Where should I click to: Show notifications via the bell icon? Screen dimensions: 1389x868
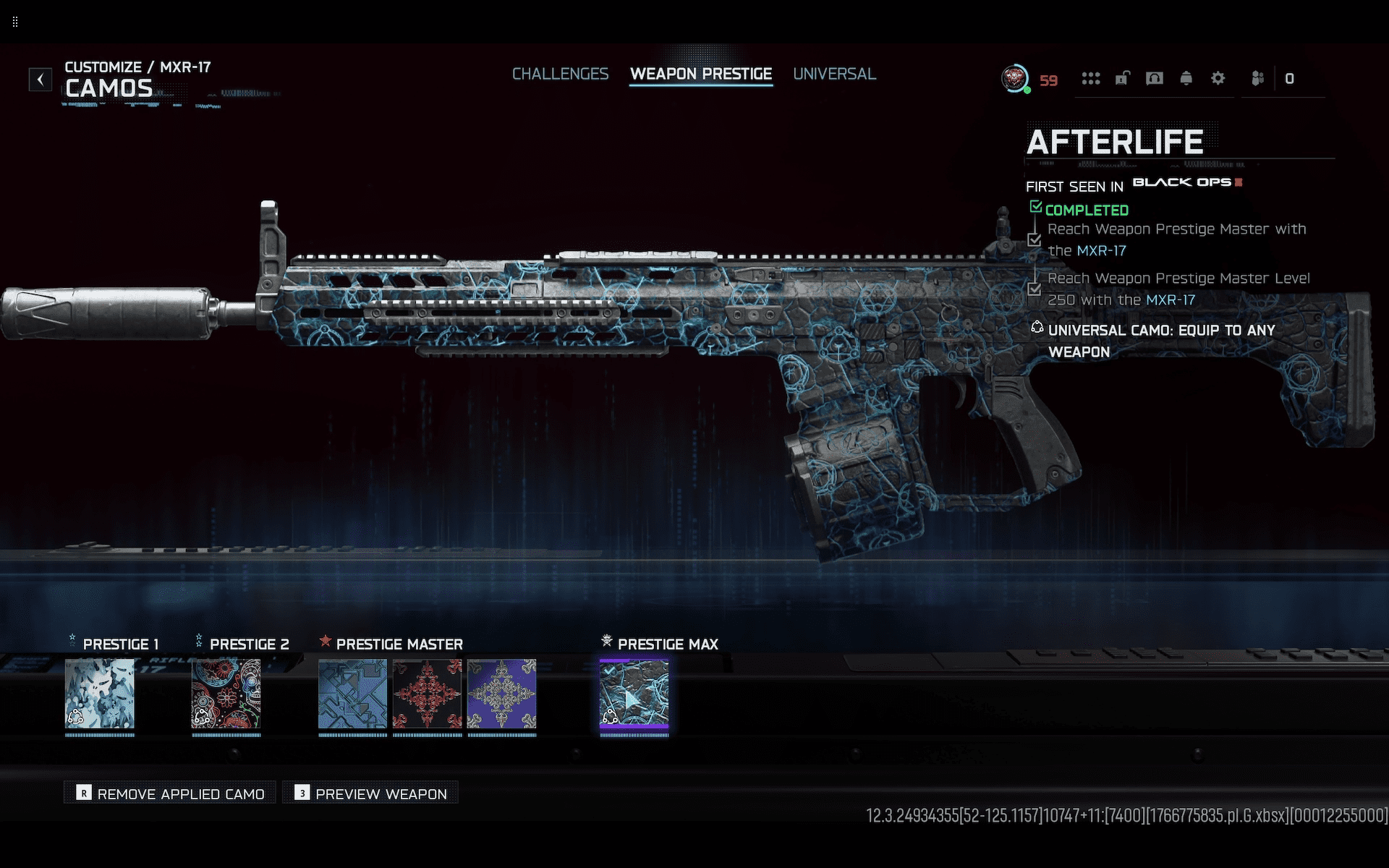point(1186,78)
